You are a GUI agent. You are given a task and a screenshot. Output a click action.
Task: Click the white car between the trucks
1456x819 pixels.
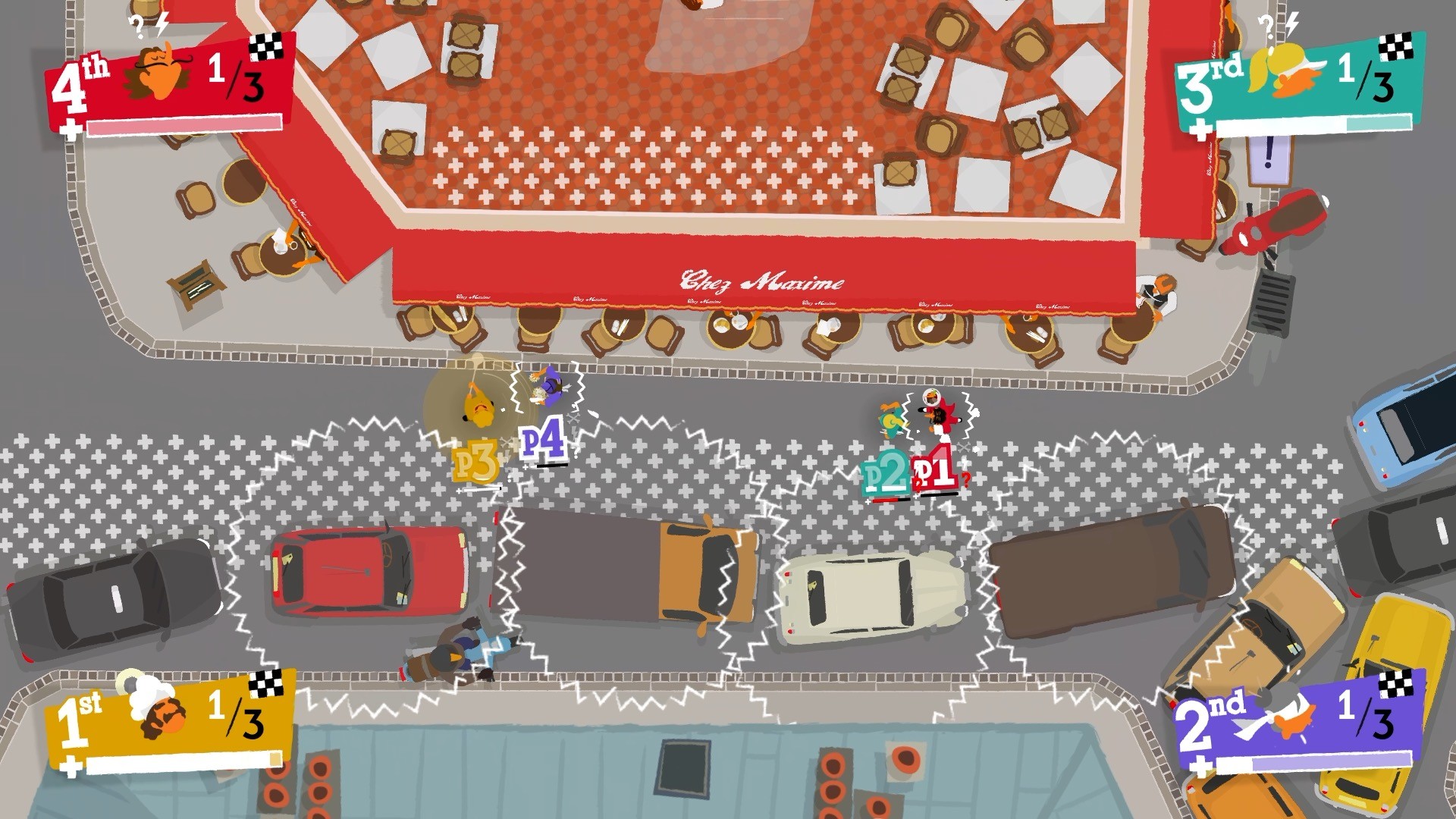[871, 597]
